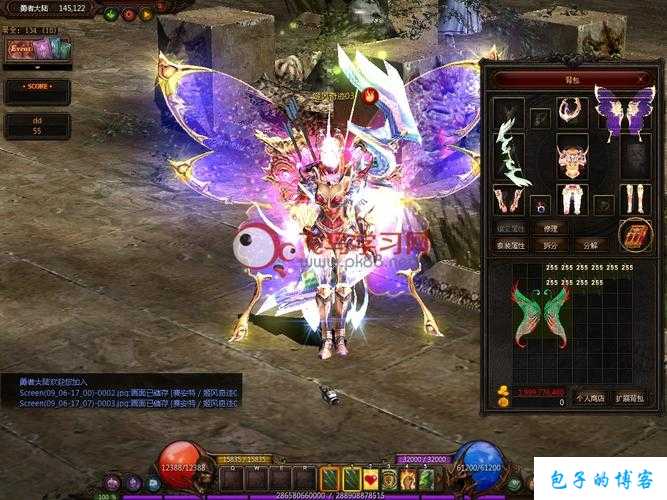Click the 分解 decompose button
667x500 pixels.
pos(591,245)
